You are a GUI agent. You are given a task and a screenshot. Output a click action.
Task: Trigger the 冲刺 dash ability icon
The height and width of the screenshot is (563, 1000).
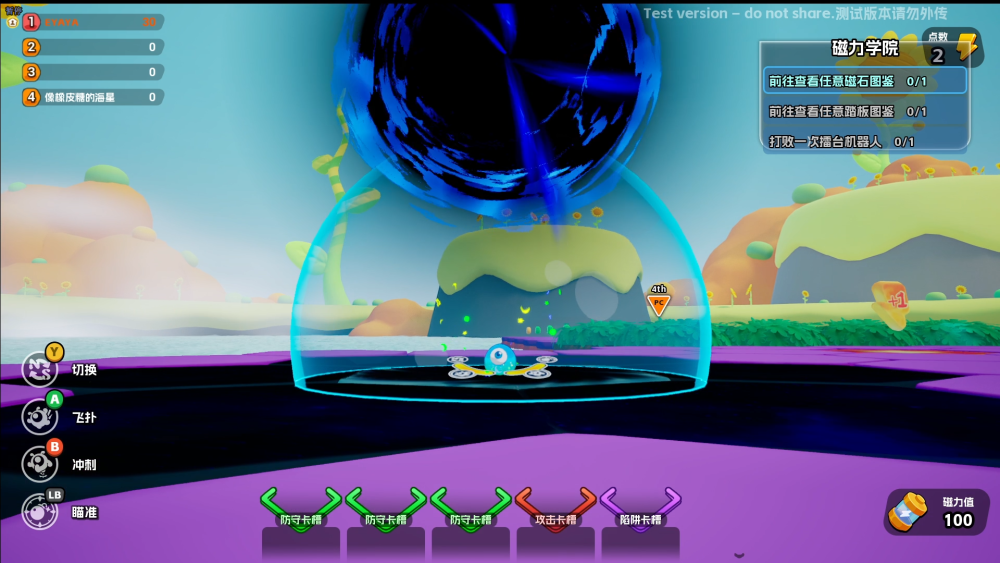tap(40, 464)
